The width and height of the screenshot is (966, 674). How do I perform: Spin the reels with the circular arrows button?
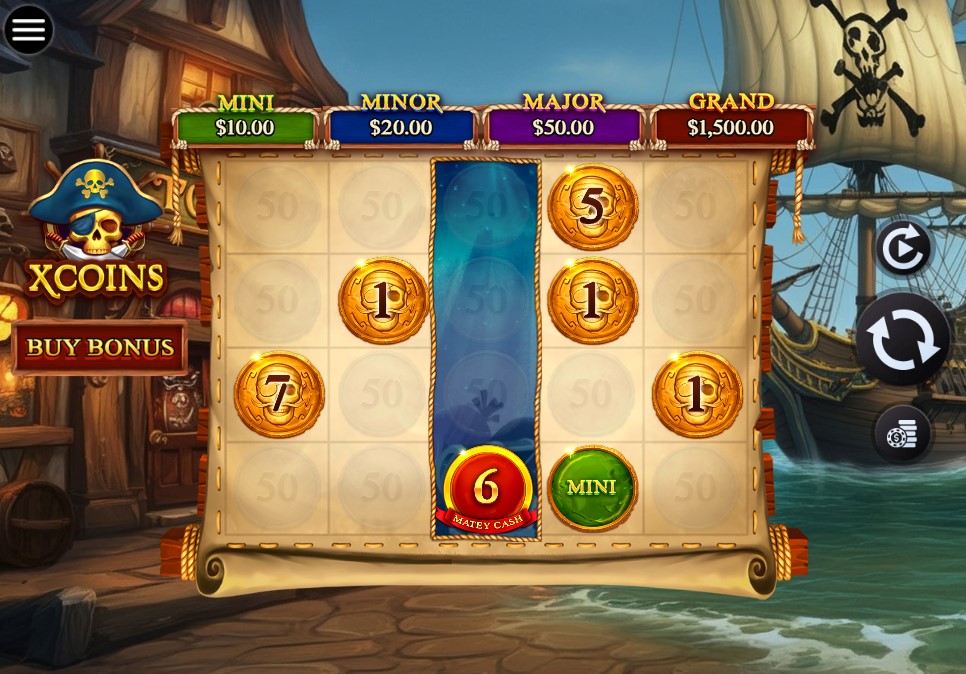(902, 340)
